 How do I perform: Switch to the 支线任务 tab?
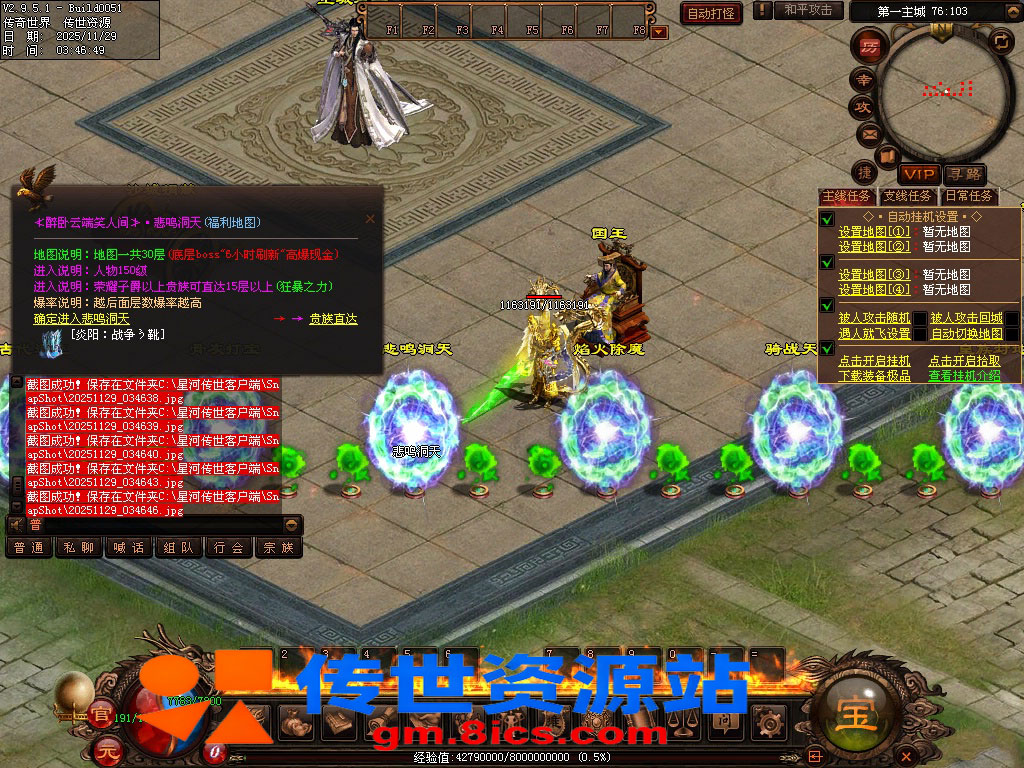coord(907,196)
